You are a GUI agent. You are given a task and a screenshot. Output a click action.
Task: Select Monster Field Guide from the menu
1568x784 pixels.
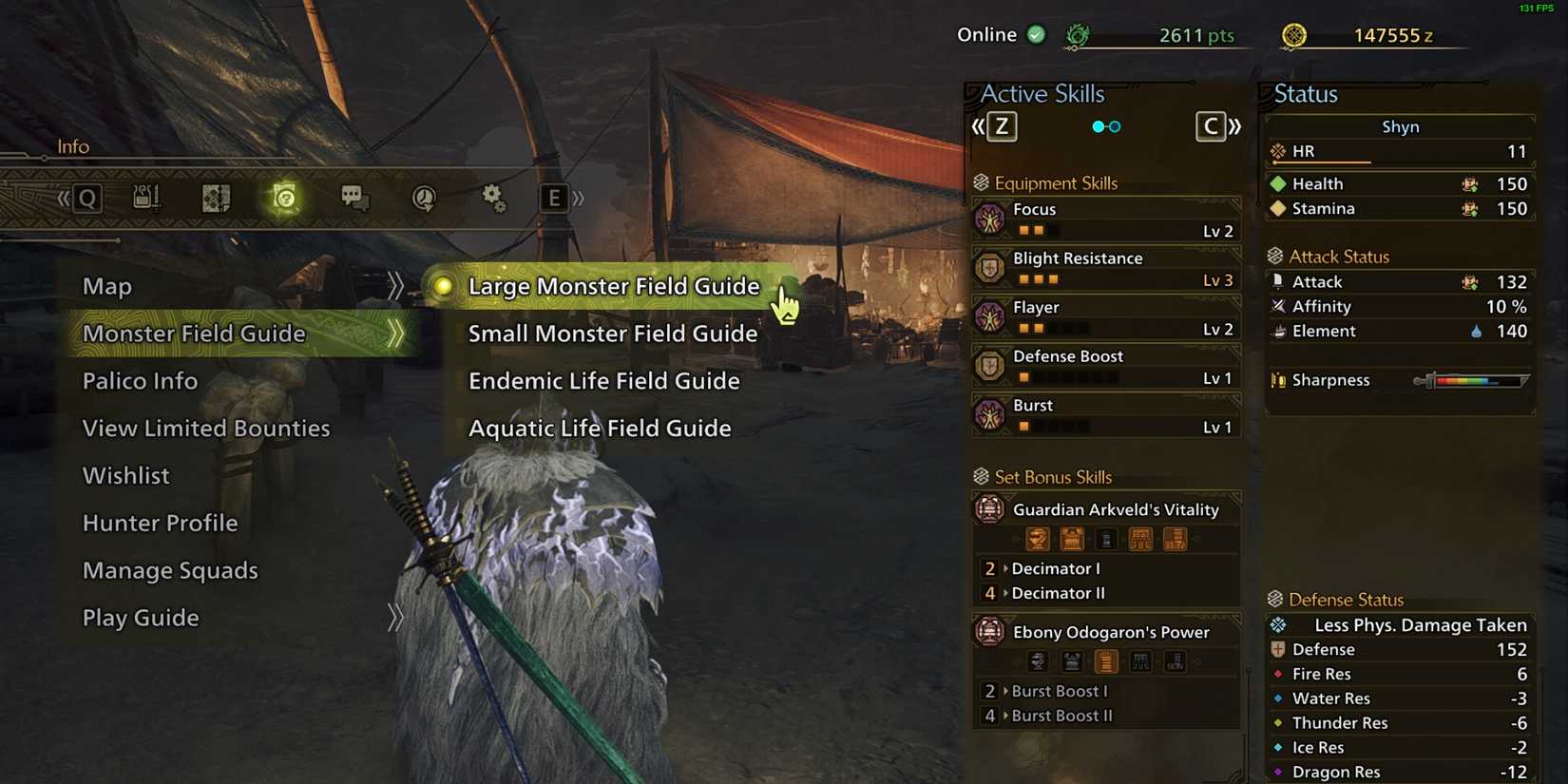(x=194, y=334)
